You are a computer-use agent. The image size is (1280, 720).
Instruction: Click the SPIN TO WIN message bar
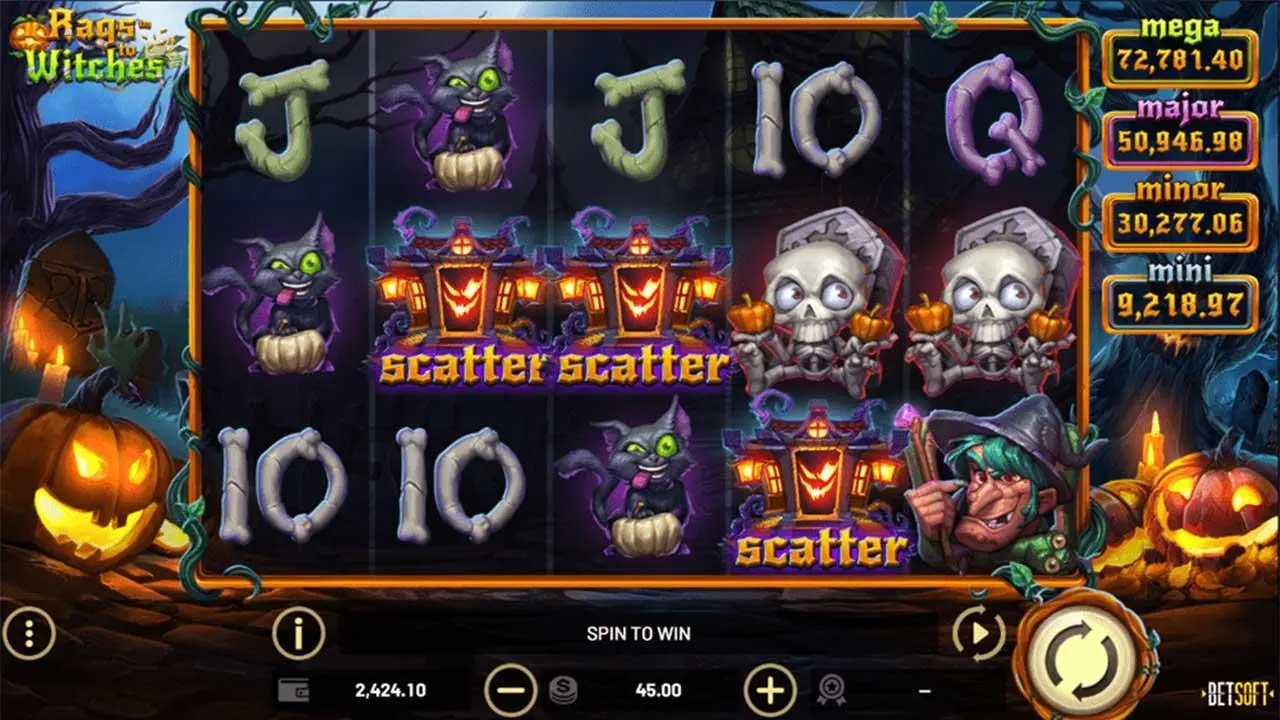click(x=640, y=632)
